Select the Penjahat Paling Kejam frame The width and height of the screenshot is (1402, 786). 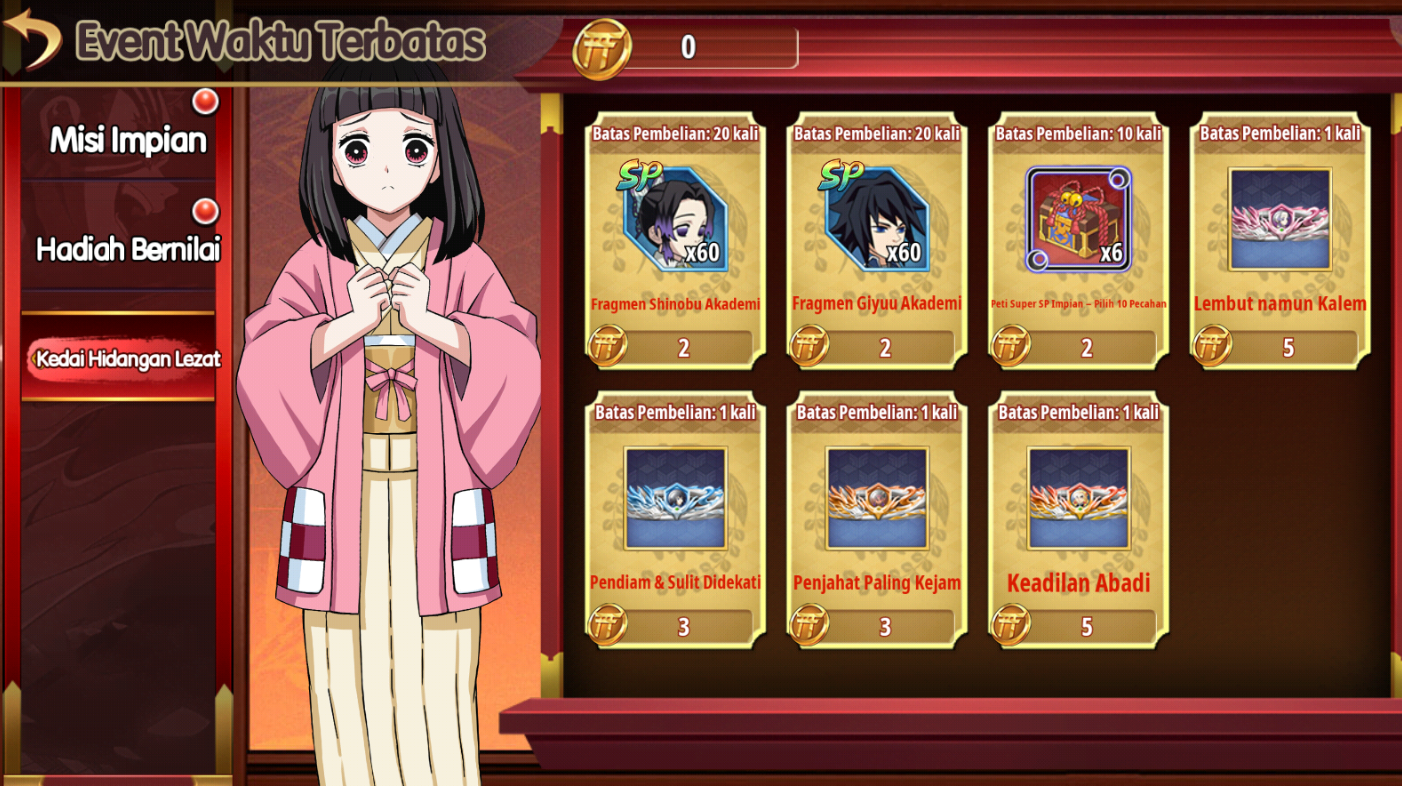[x=877, y=499]
